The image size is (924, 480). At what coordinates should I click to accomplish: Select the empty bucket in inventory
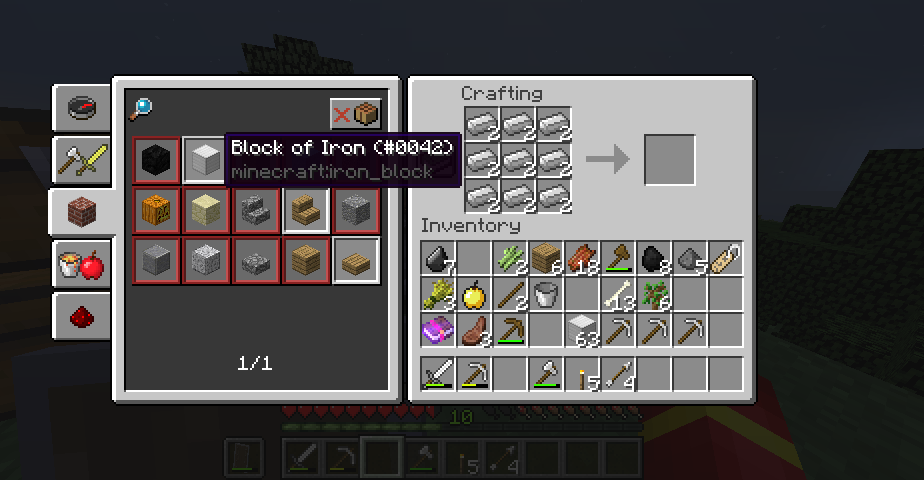pos(546,294)
